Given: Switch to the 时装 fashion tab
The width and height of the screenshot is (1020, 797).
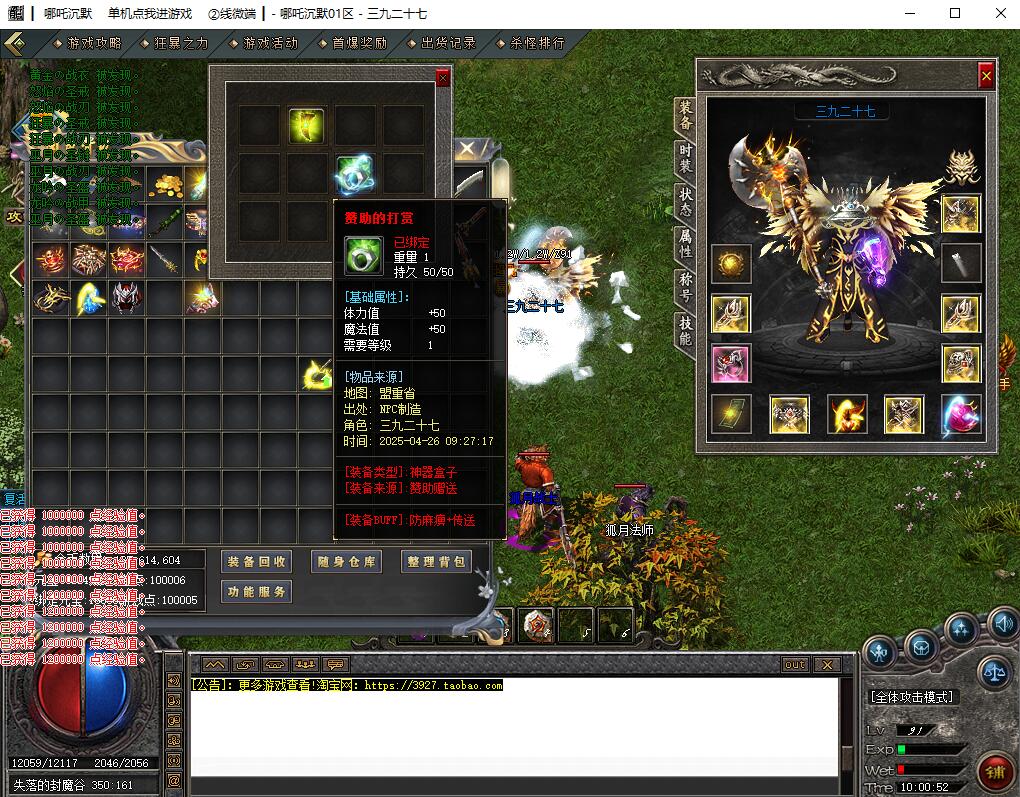Looking at the screenshot, I should (685, 159).
